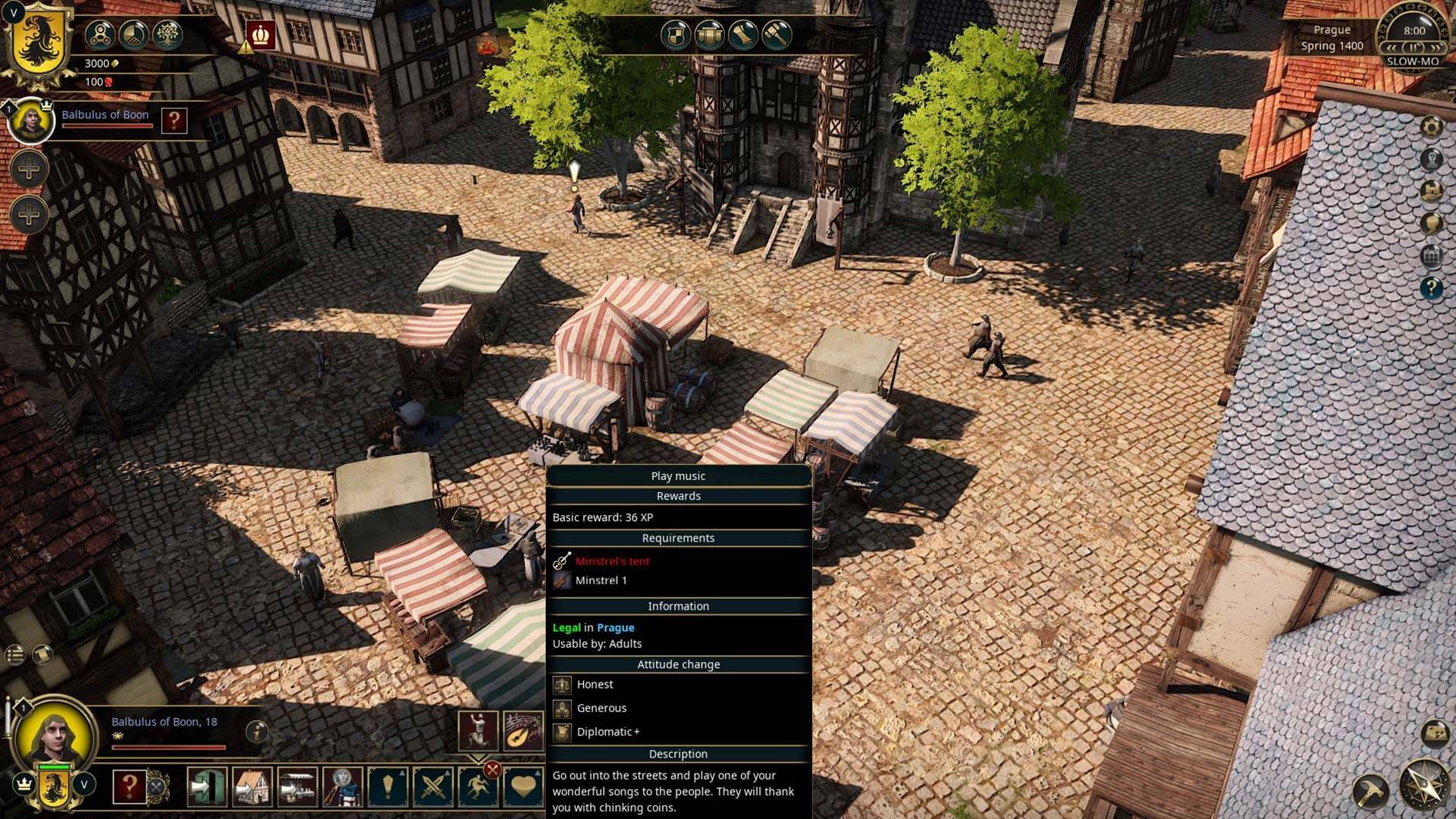Click the dancing figure icon near the portrait
Screen dimensions: 1456x819
[478, 730]
